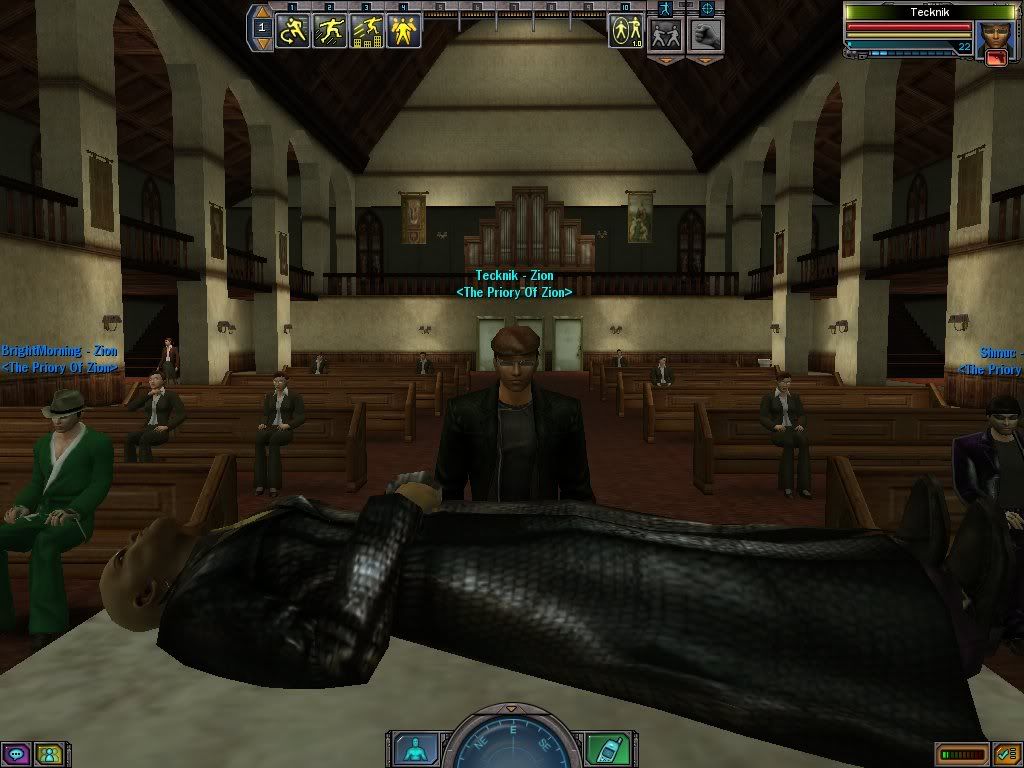Screen dimensions: 1024x768
Task: Toggle the running figure mode icon
Action: 664,8
